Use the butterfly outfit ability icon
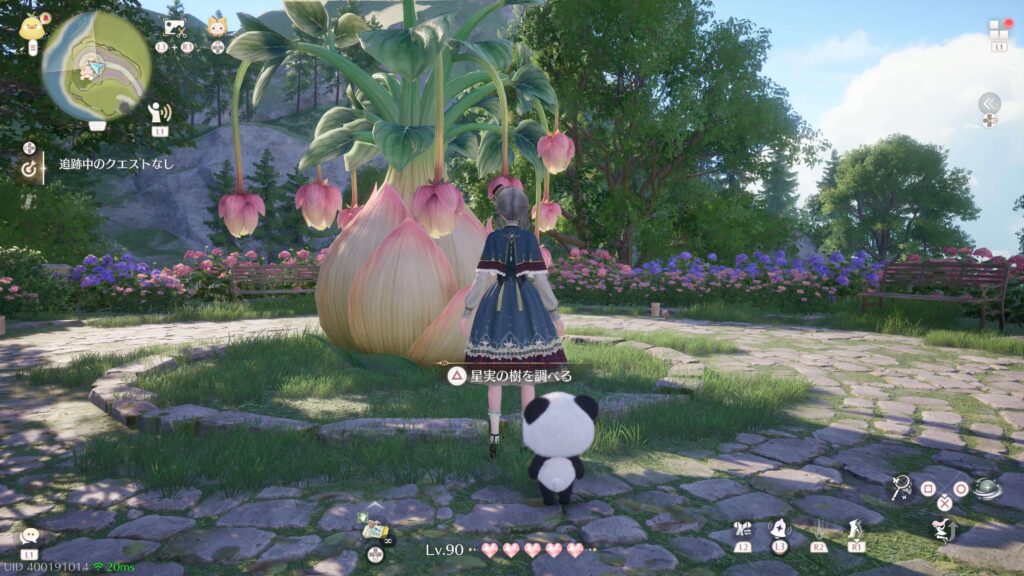Image resolution: width=1024 pixels, height=576 pixels. tap(741, 530)
